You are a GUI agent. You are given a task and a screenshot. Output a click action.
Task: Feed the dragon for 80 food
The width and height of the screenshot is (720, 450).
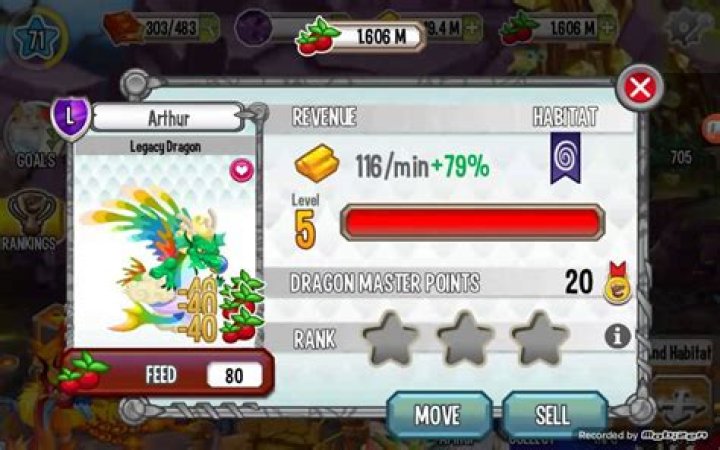[165, 375]
